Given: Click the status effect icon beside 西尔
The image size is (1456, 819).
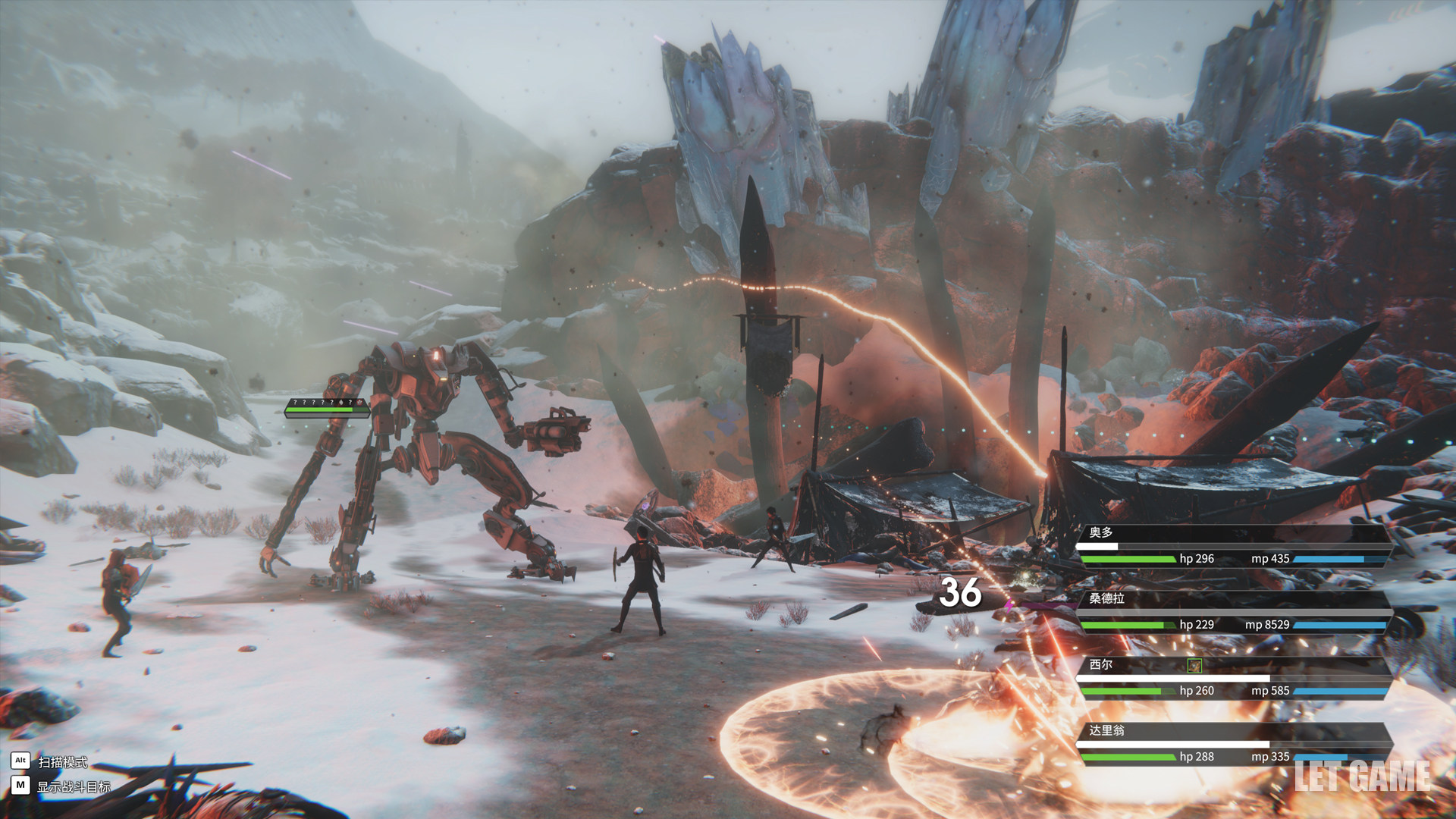Looking at the screenshot, I should 1194,666.
